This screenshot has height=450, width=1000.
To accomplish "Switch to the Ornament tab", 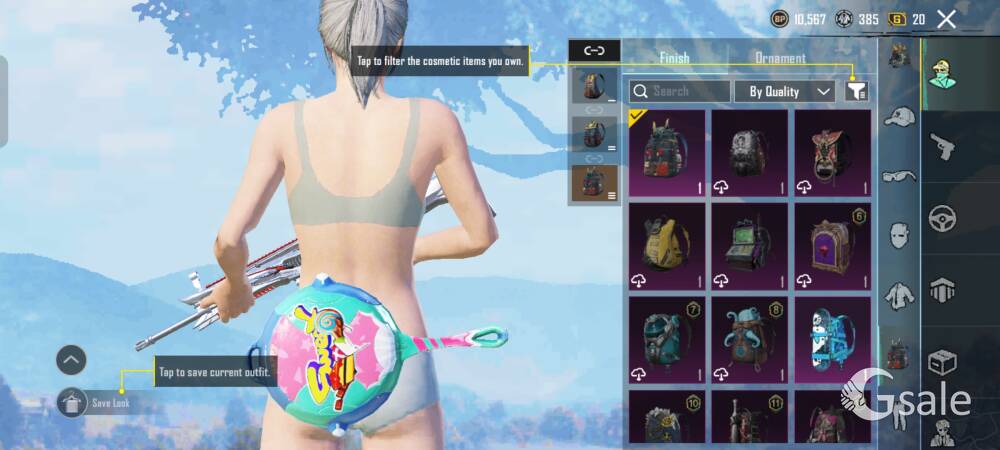I will click(x=780, y=58).
